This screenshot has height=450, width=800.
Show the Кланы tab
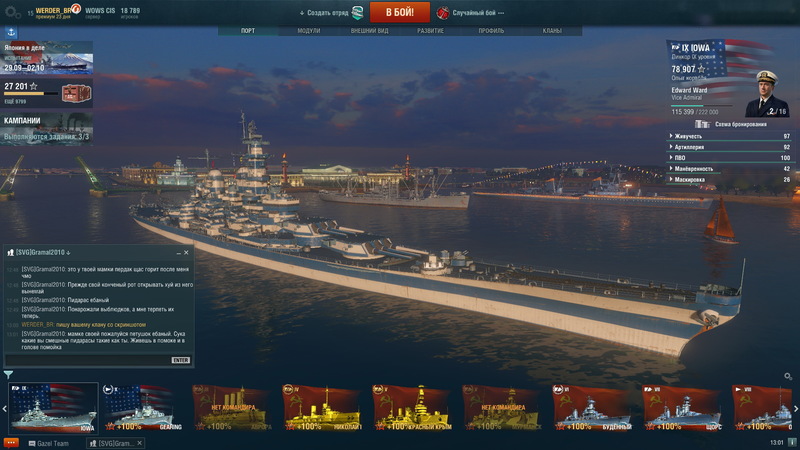pyautogui.click(x=552, y=31)
